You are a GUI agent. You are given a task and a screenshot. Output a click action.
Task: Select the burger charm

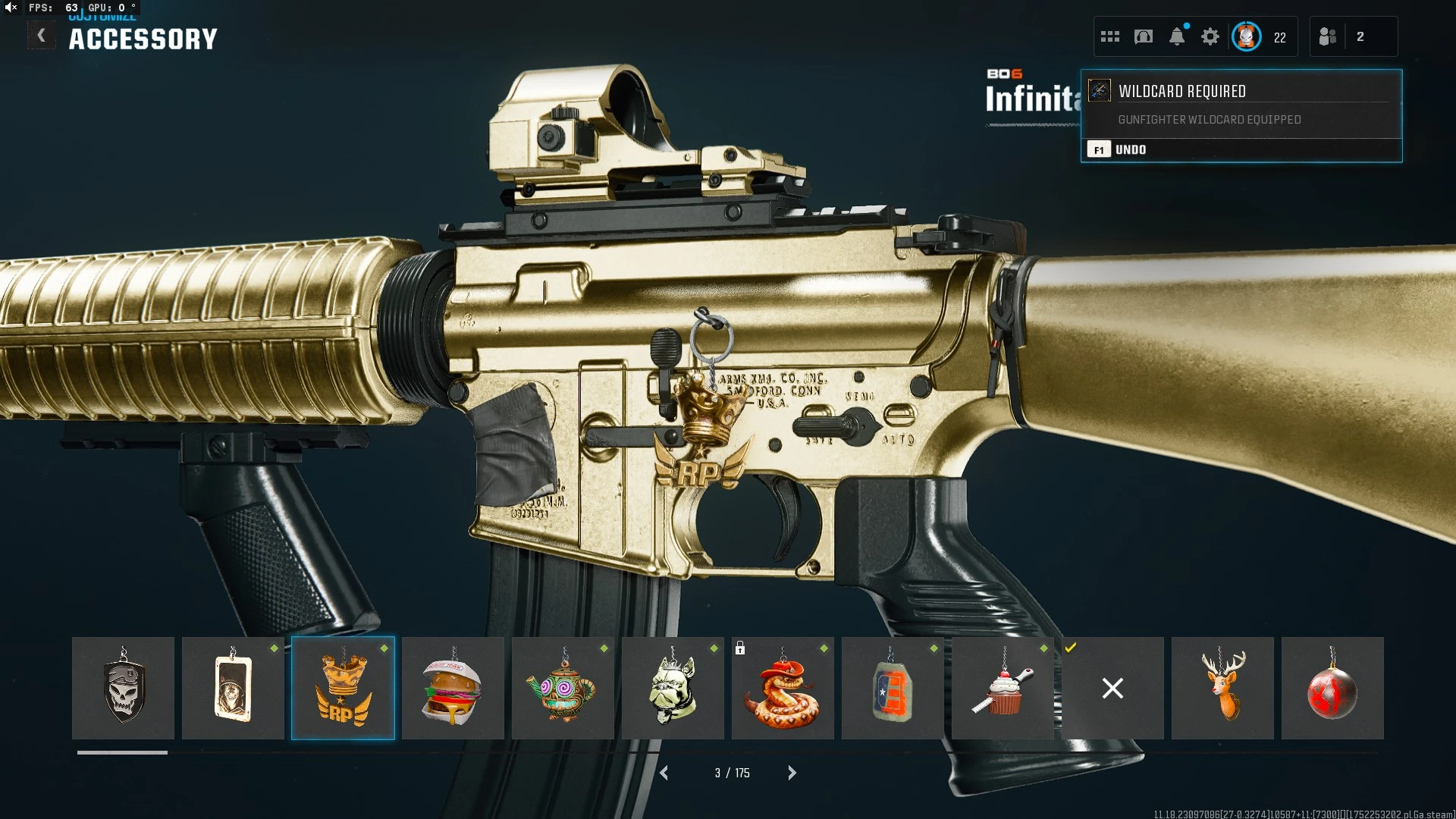pos(453,688)
